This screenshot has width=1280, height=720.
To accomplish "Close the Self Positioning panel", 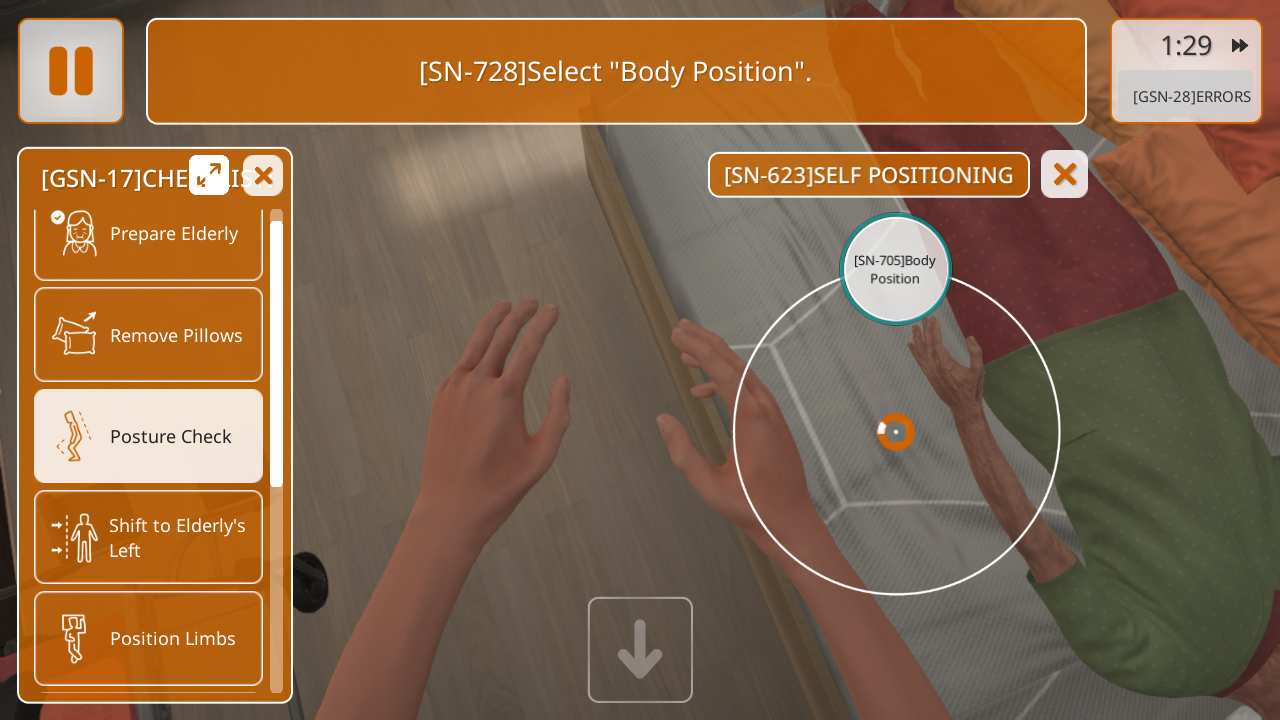I will coord(1064,174).
